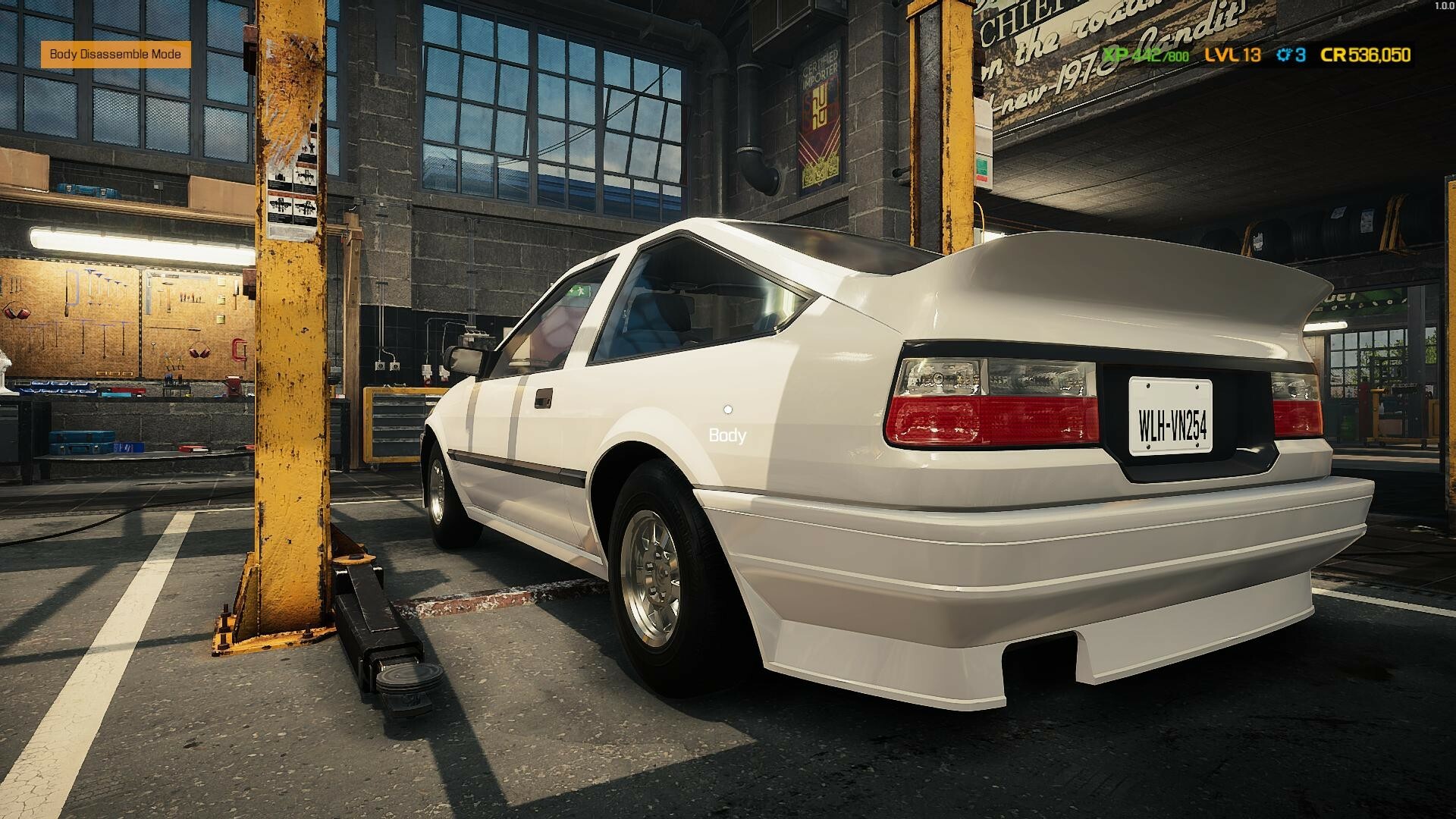Click the Body label on the car
This screenshot has height=819, width=1456.
click(726, 435)
